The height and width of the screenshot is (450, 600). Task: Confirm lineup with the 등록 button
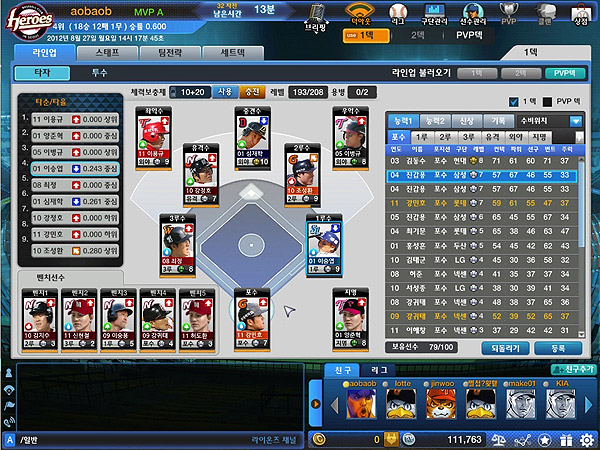557,348
